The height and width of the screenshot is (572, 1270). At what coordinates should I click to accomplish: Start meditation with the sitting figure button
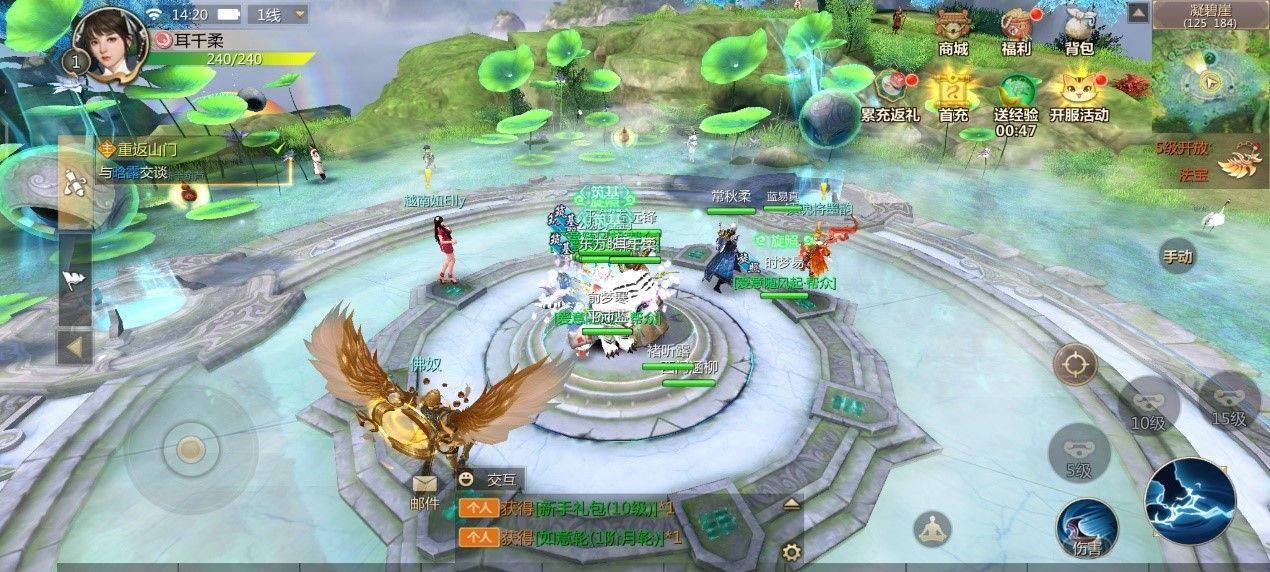click(x=932, y=529)
